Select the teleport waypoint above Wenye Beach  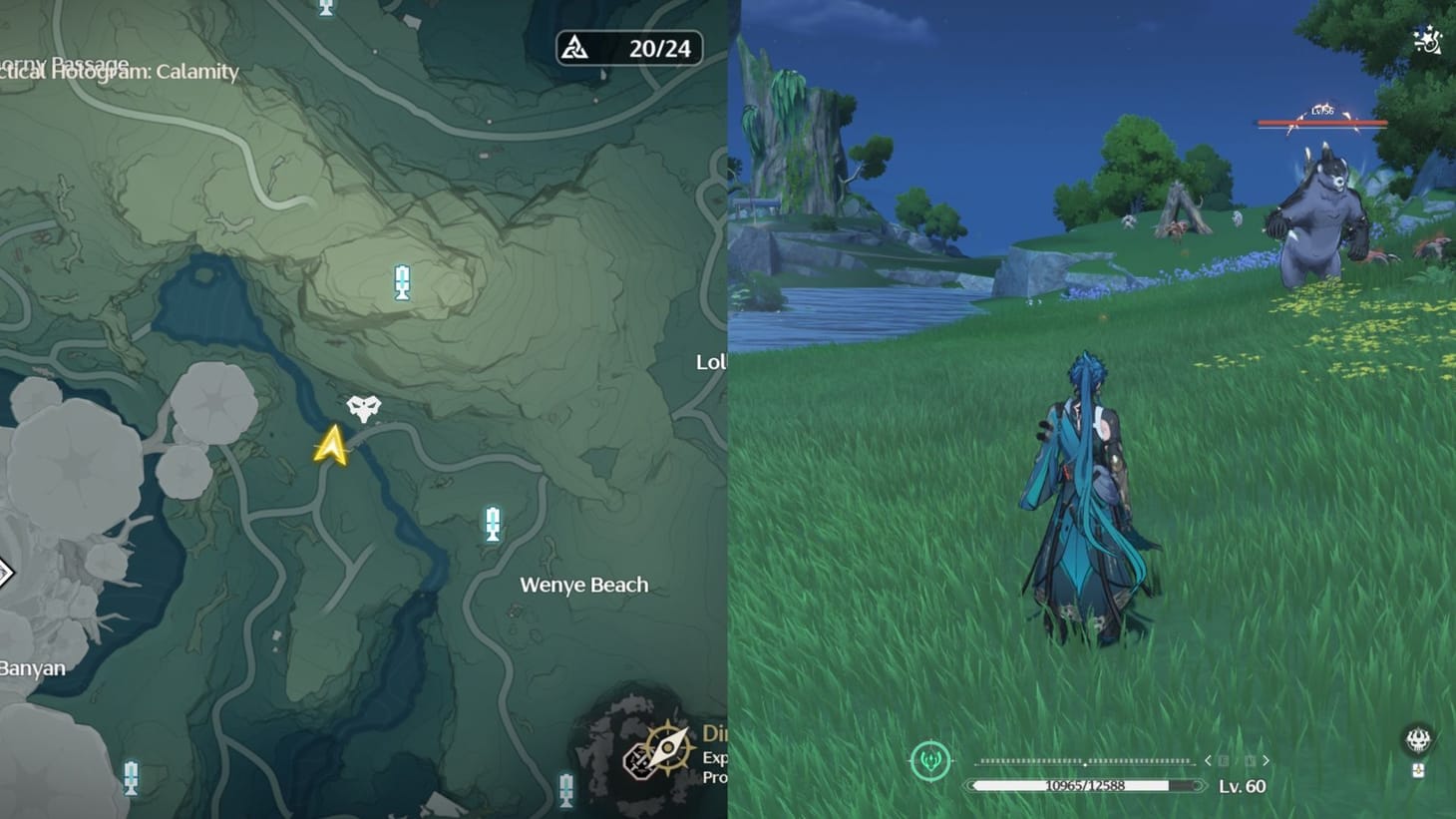coord(492,526)
